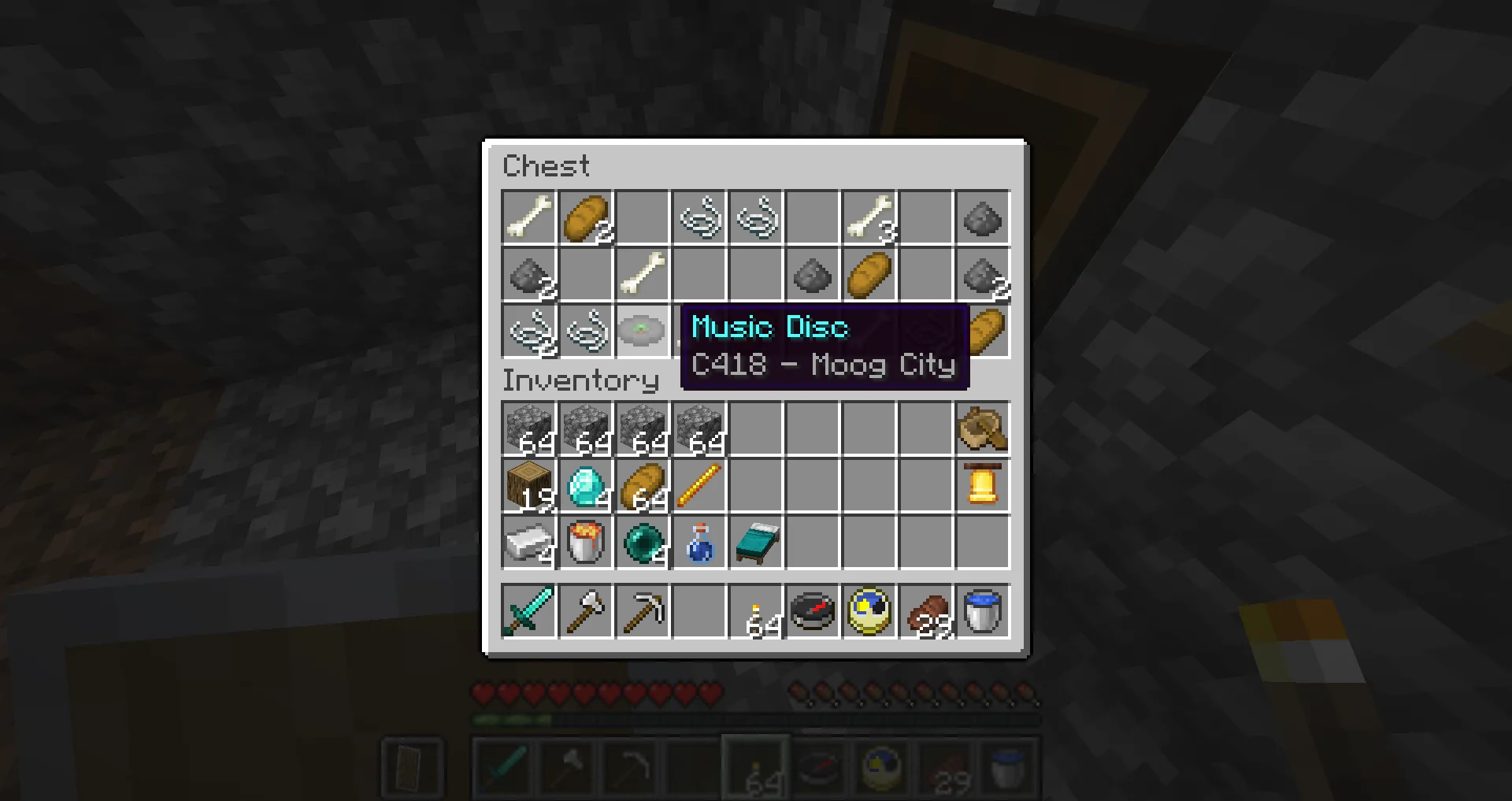This screenshot has width=1512, height=801.
Task: Grab the water bucket from the hotbar
Action: coord(982,613)
